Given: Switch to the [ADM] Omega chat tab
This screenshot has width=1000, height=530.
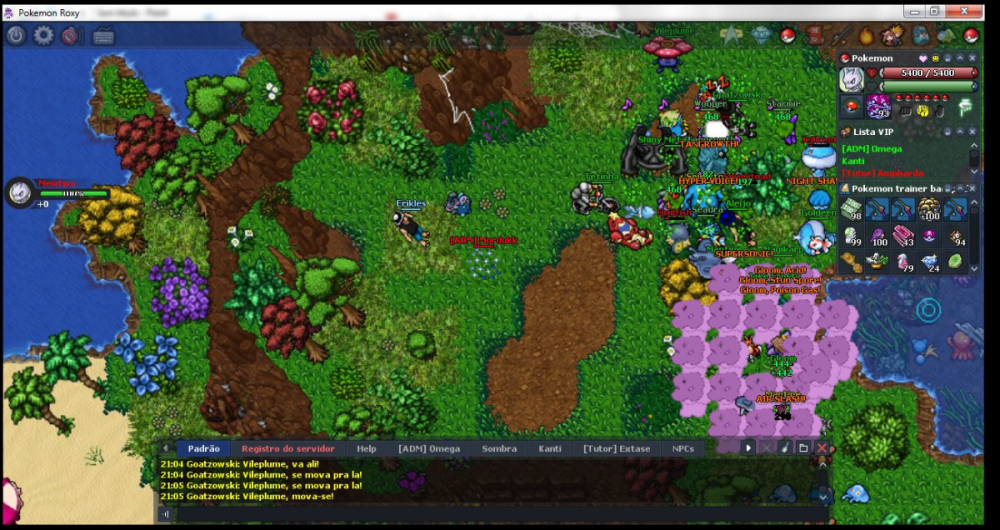Looking at the screenshot, I should (429, 449).
